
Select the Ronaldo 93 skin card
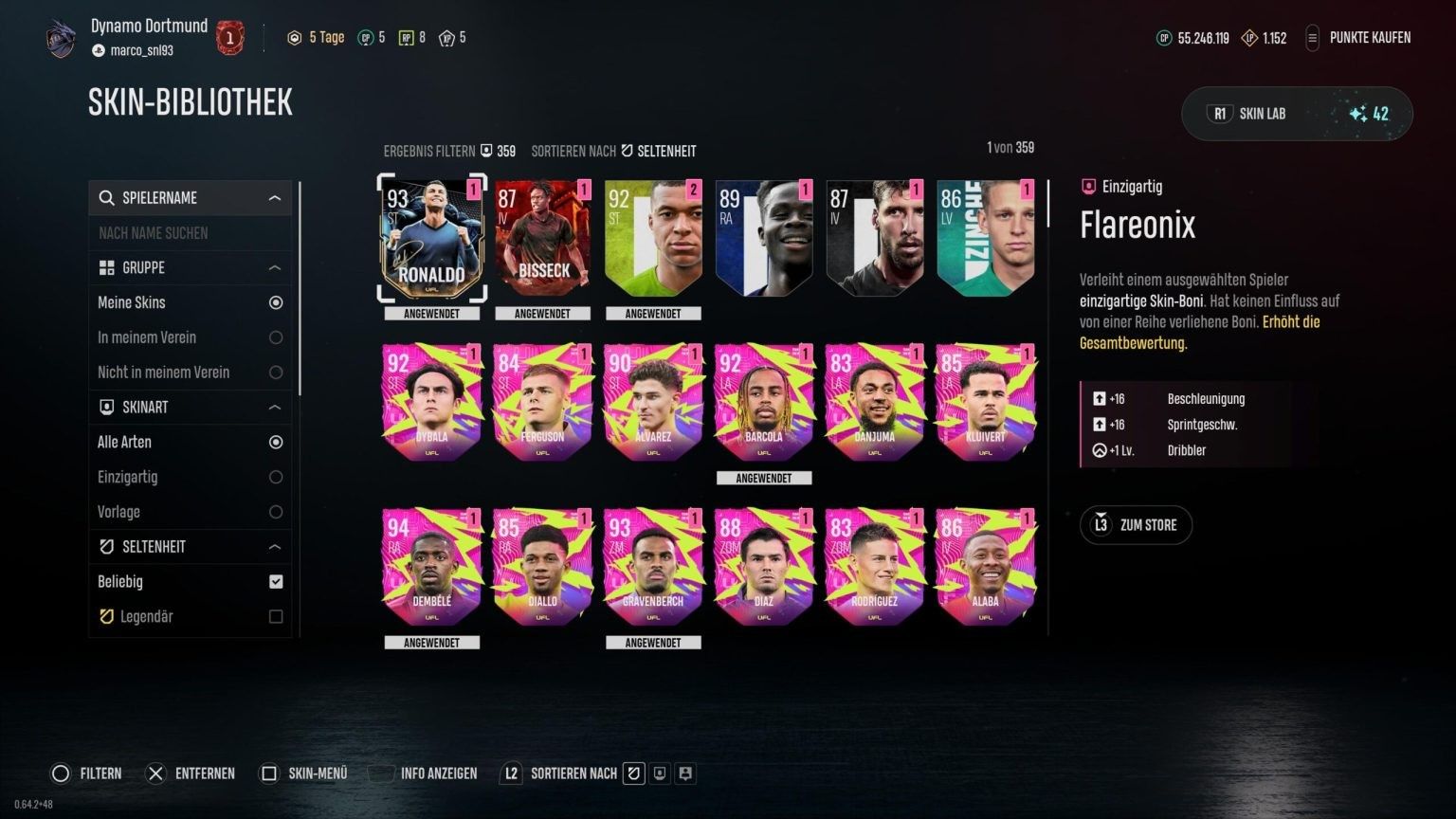[x=432, y=240]
